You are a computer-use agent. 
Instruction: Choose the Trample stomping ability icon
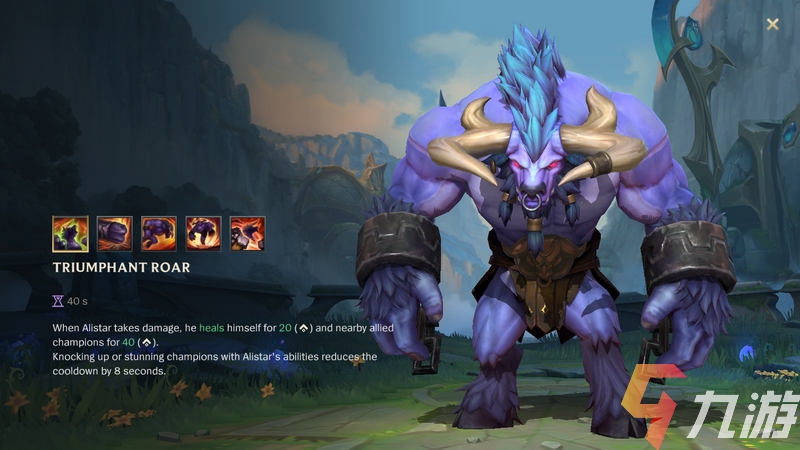(x=203, y=233)
